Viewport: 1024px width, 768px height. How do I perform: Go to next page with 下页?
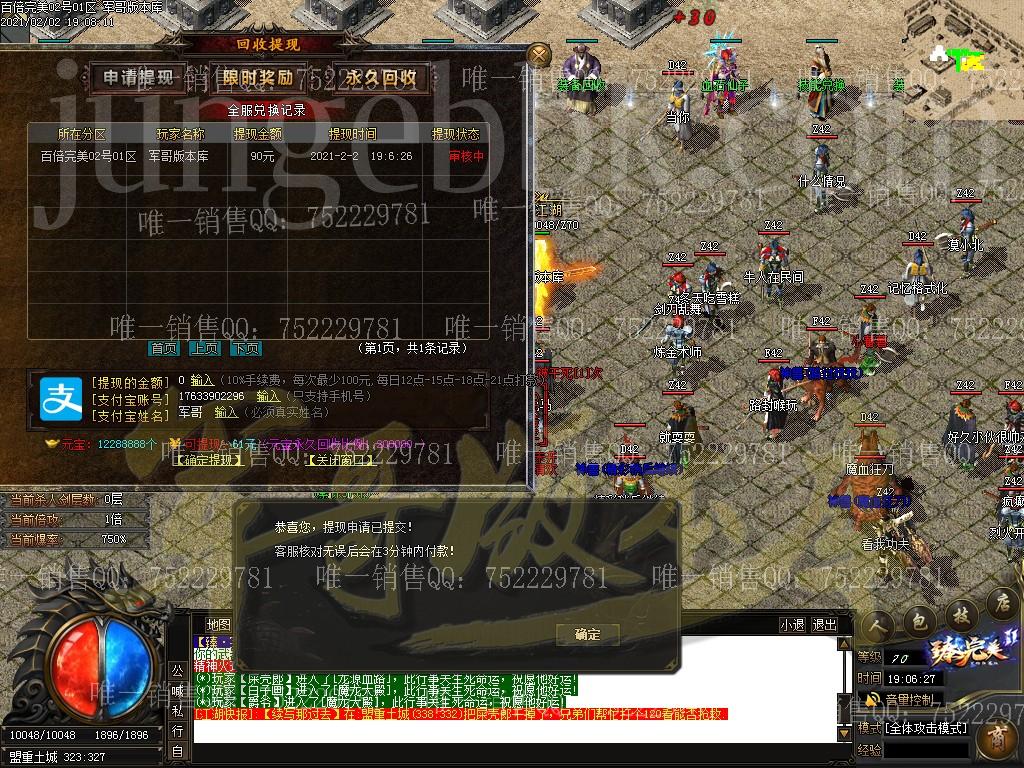coord(246,348)
